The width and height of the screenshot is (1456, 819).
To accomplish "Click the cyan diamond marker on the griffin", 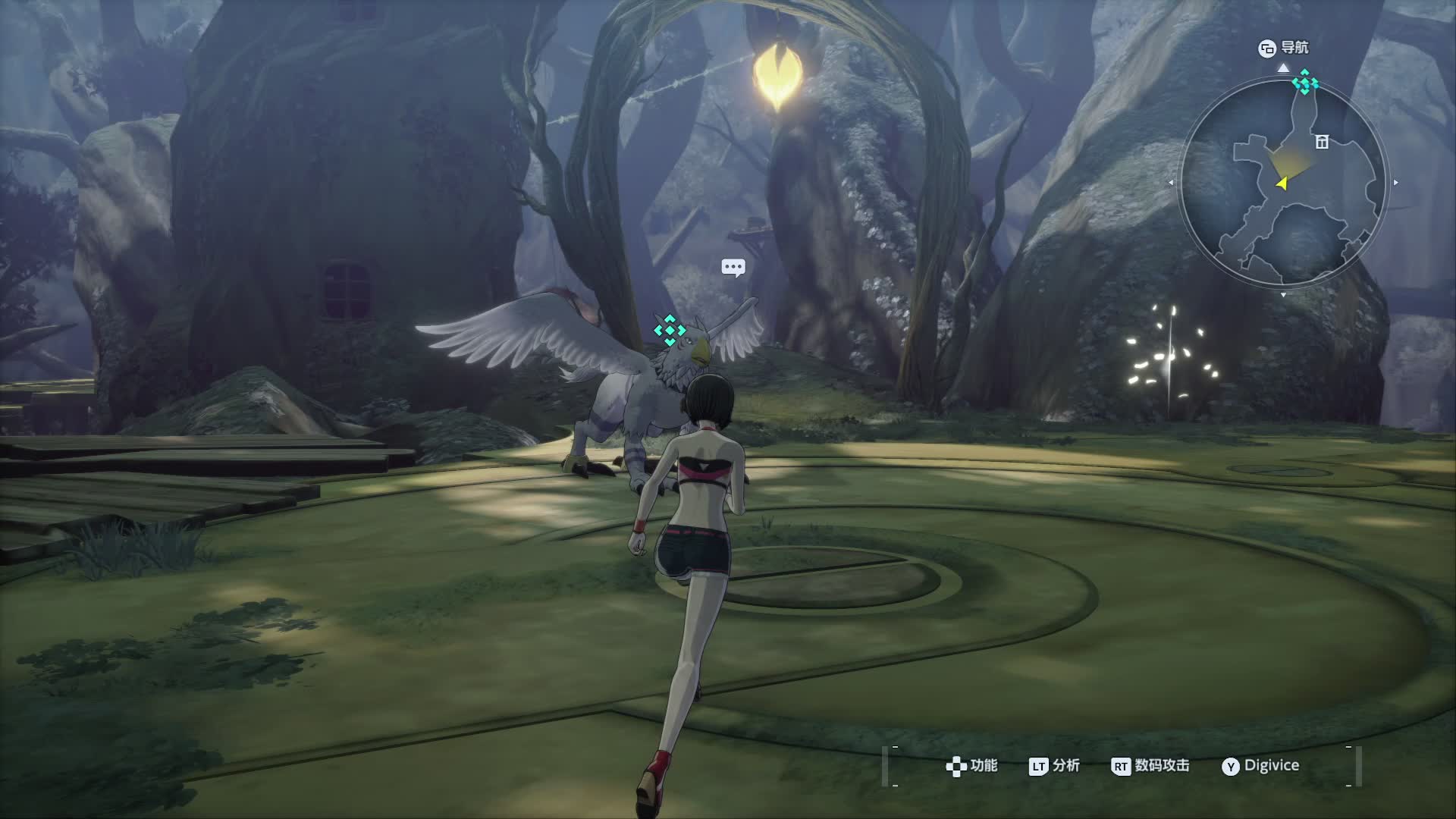I will [x=670, y=331].
